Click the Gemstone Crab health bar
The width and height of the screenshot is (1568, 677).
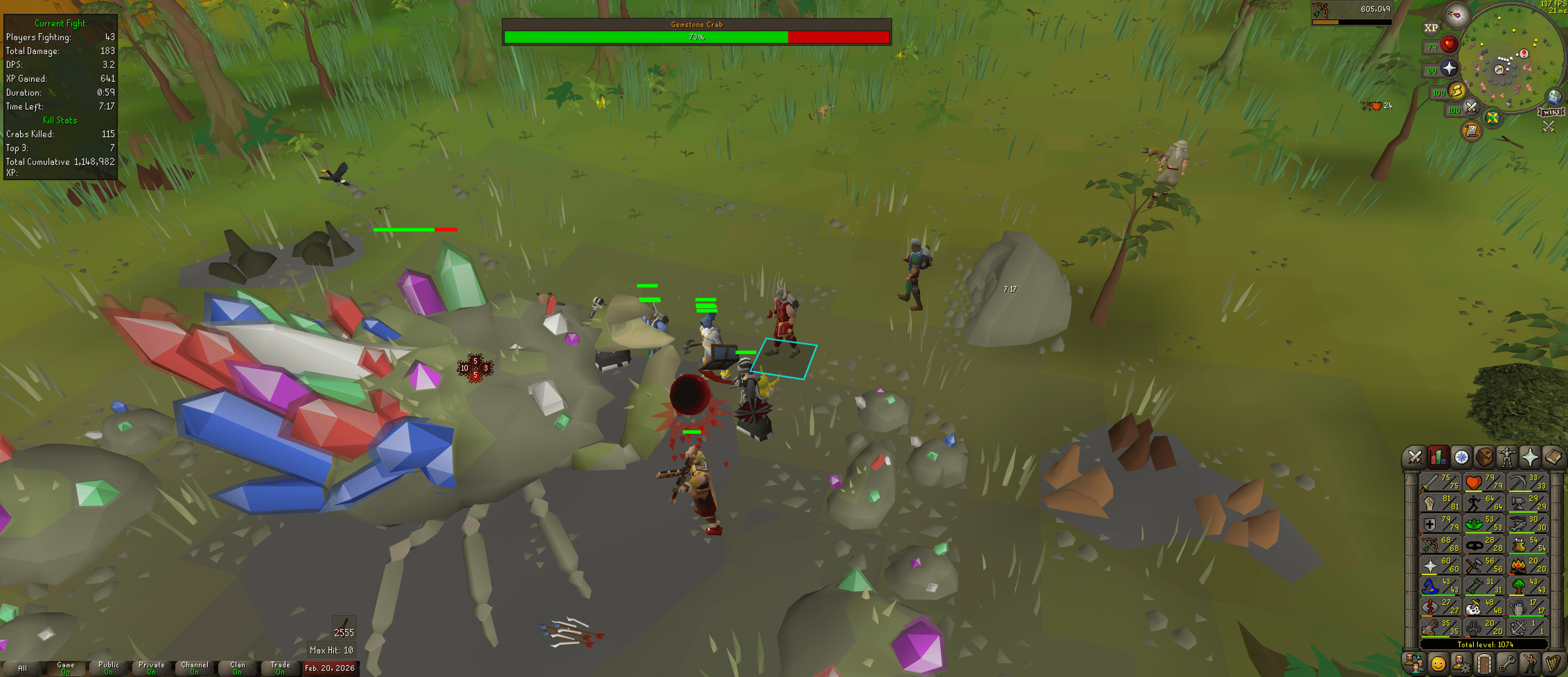click(x=696, y=37)
